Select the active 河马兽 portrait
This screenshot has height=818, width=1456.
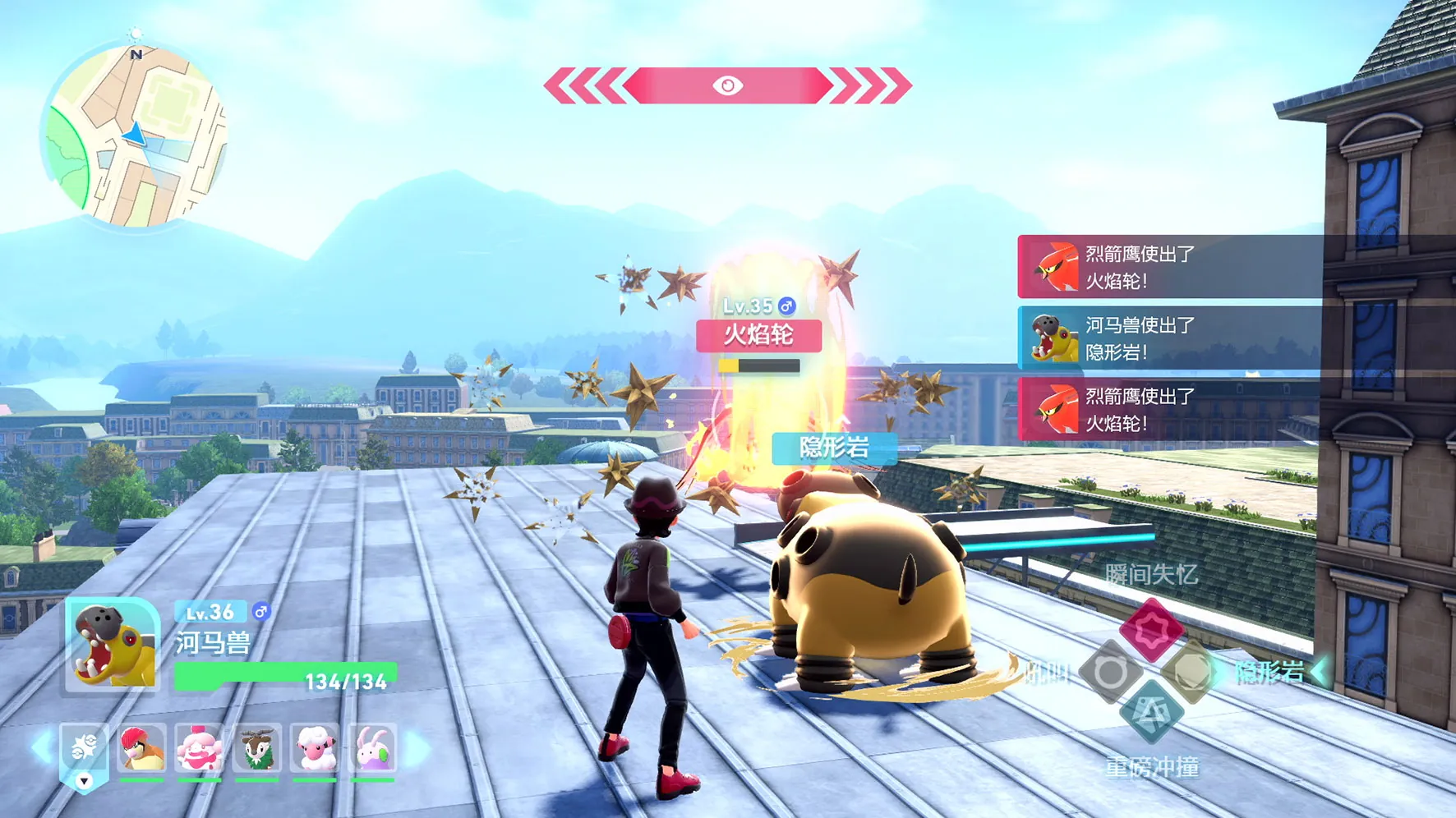point(113,644)
